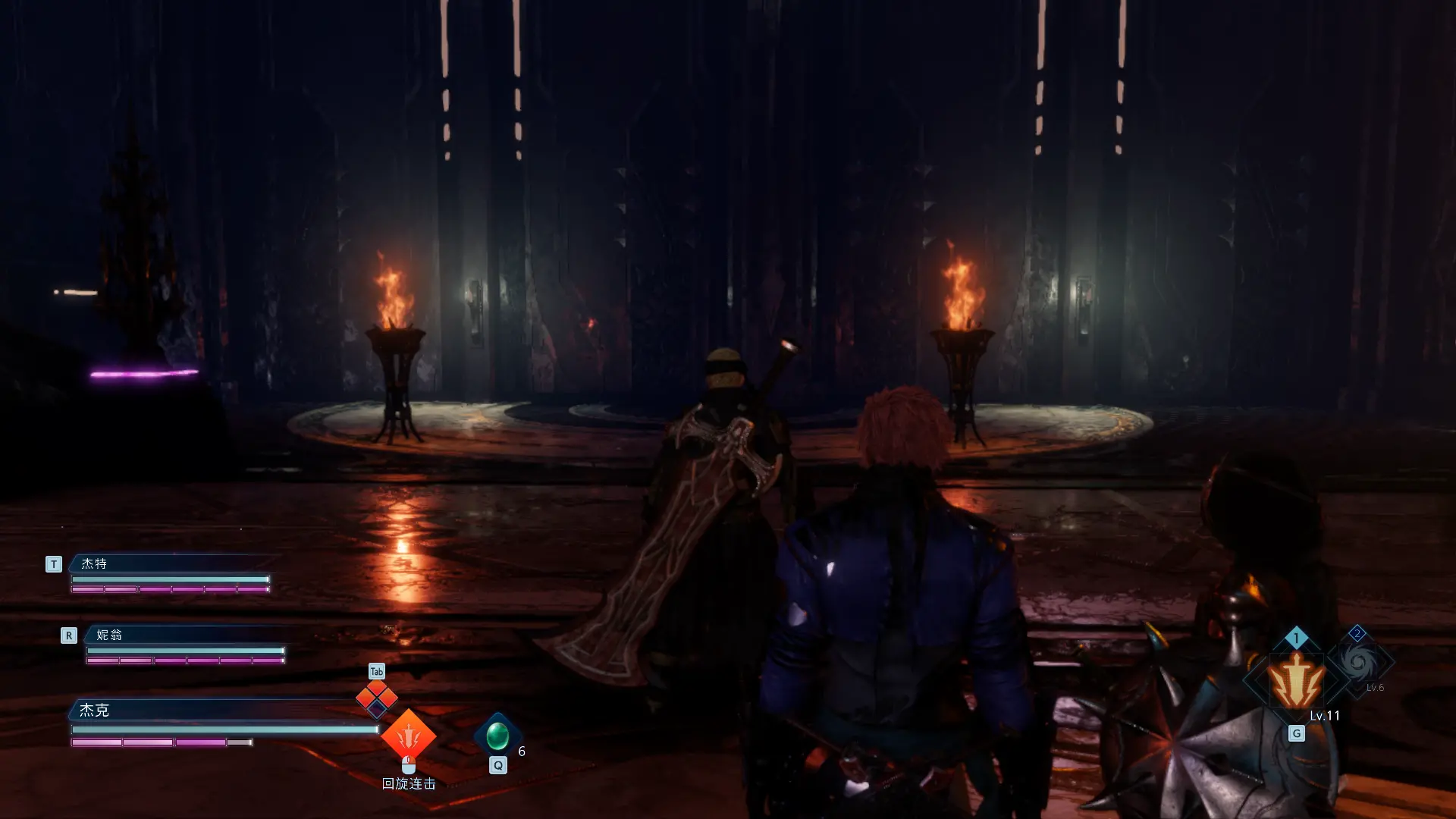Activate the 回旋连击 orange ability icon
Image resolution: width=1456 pixels, height=819 pixels.
[x=408, y=734]
